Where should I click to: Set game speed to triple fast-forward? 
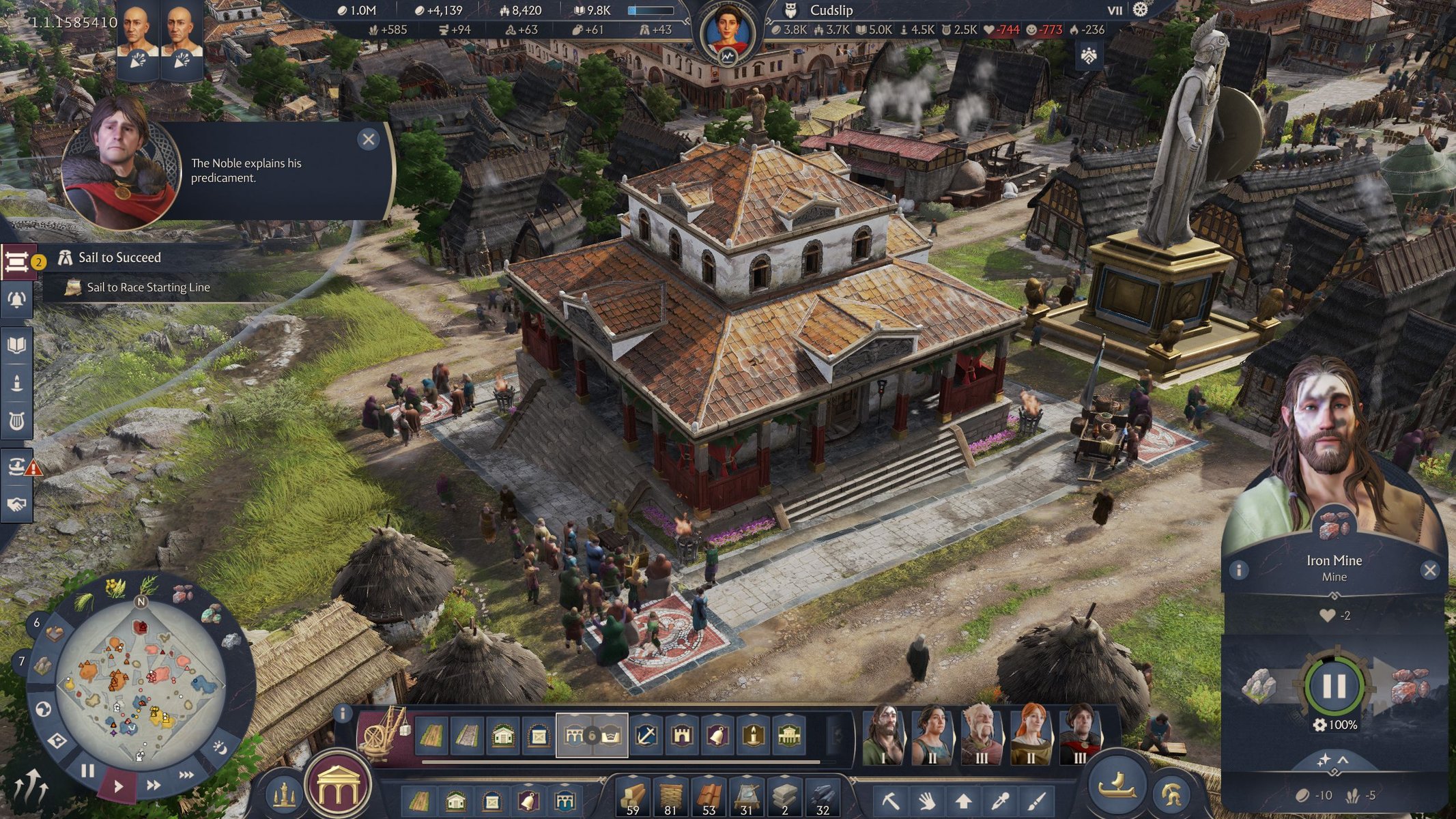coord(186,775)
